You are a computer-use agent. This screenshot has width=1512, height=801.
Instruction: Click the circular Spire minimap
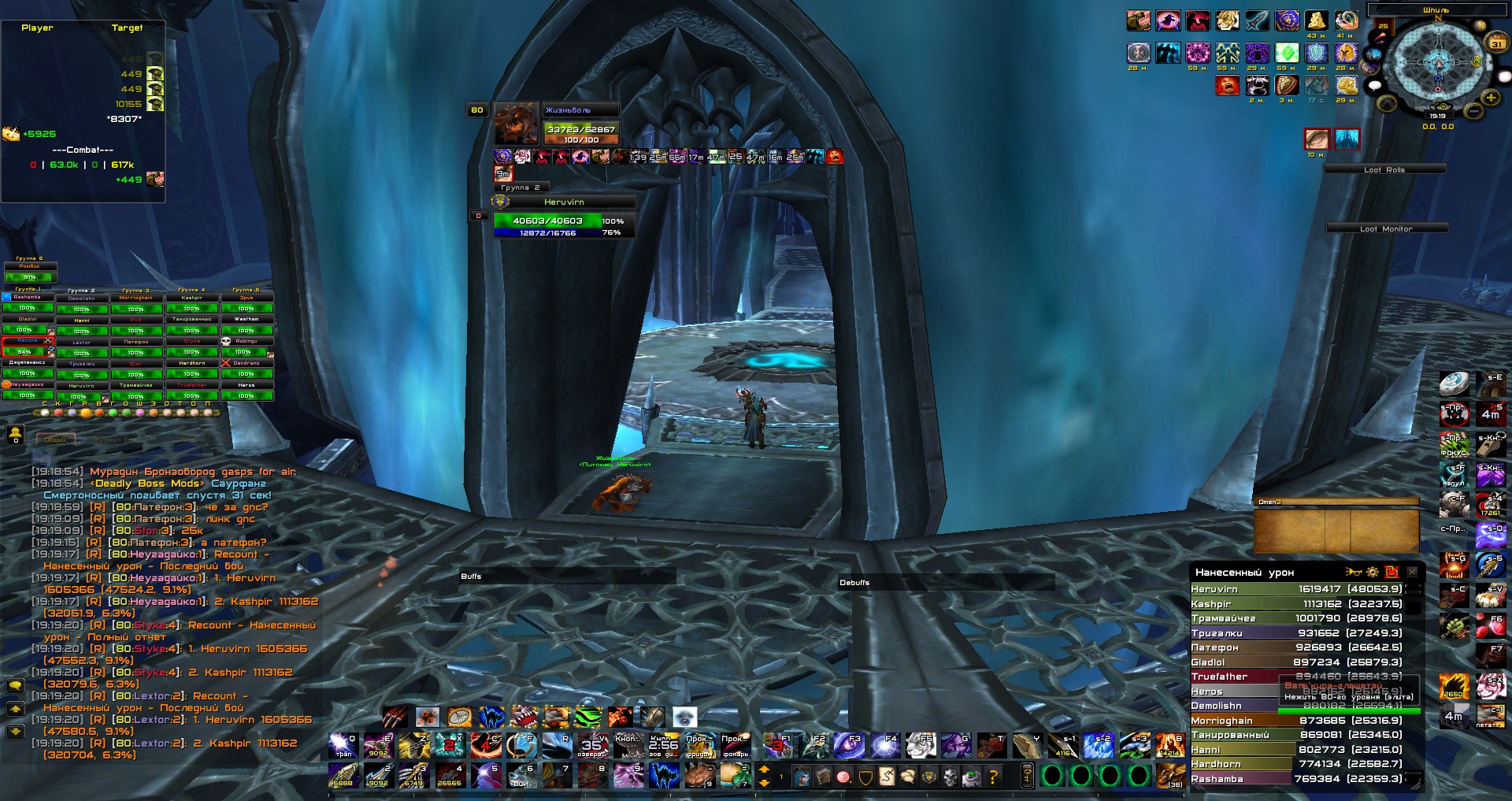(x=1437, y=61)
